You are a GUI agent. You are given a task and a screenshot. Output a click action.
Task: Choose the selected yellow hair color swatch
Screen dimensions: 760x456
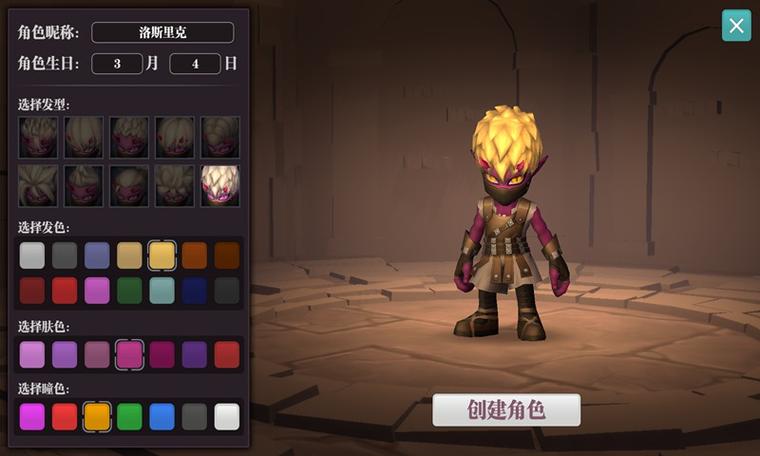162,256
